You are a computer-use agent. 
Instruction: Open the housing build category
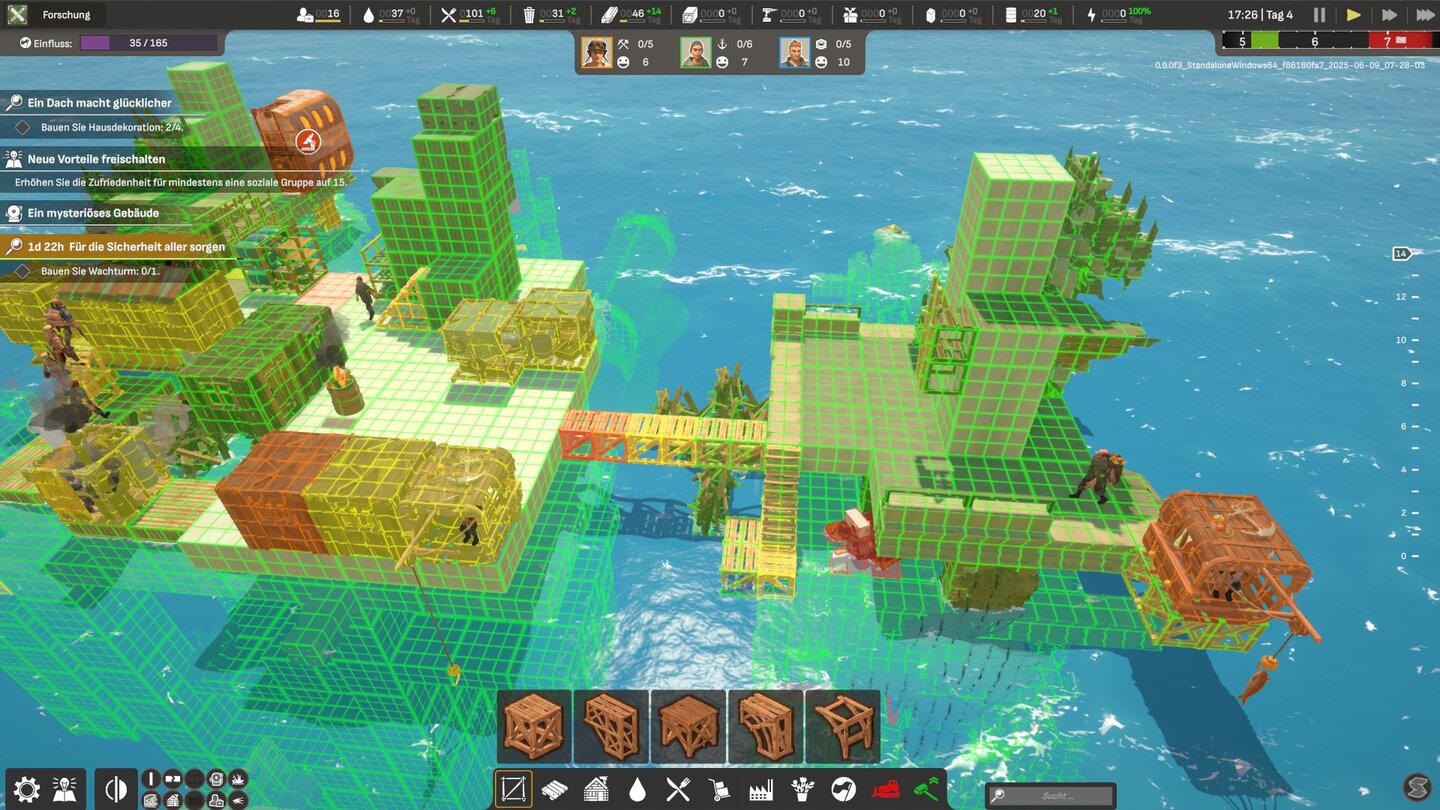pyautogui.click(x=596, y=789)
